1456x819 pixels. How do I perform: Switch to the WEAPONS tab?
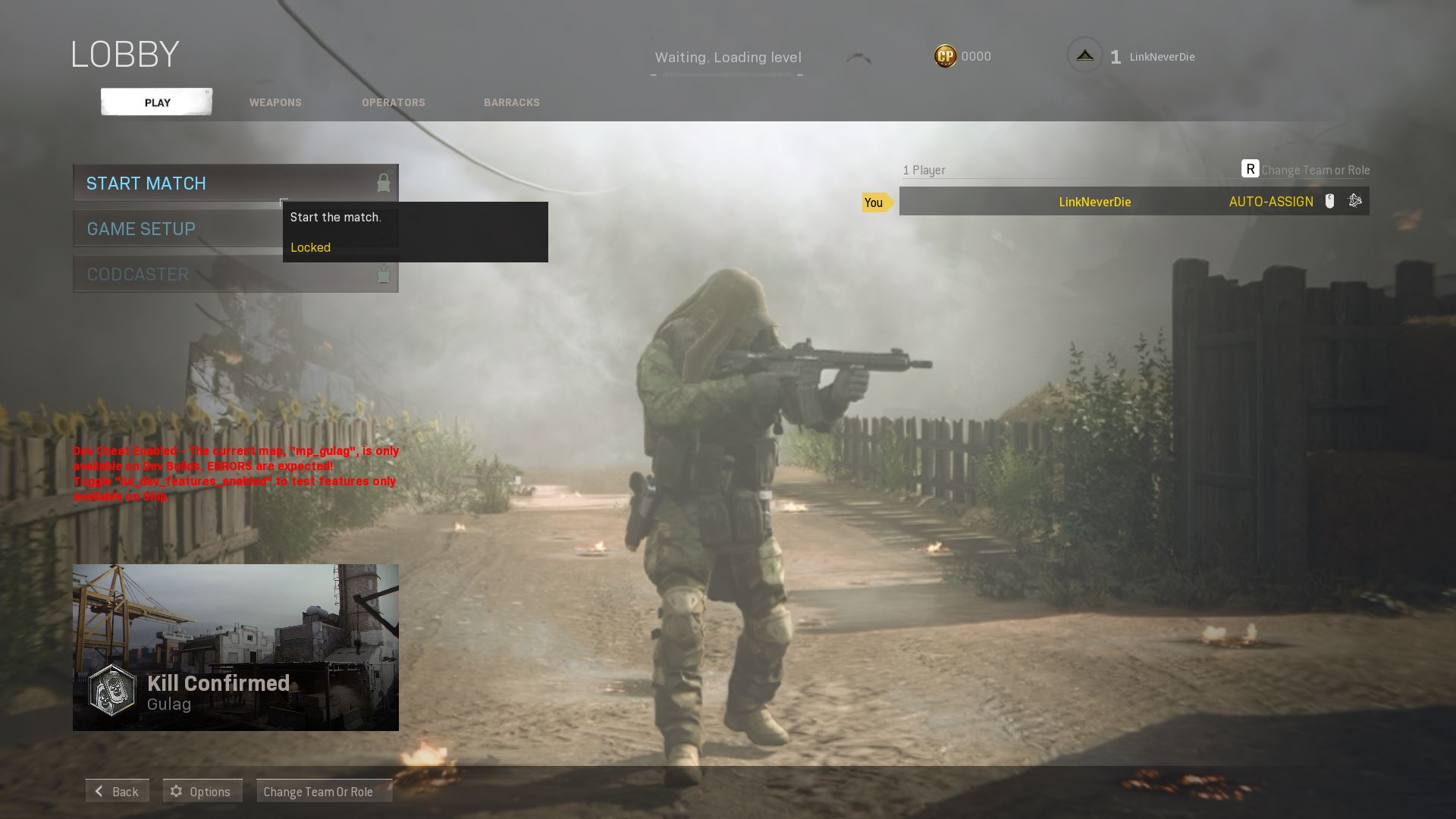275,102
